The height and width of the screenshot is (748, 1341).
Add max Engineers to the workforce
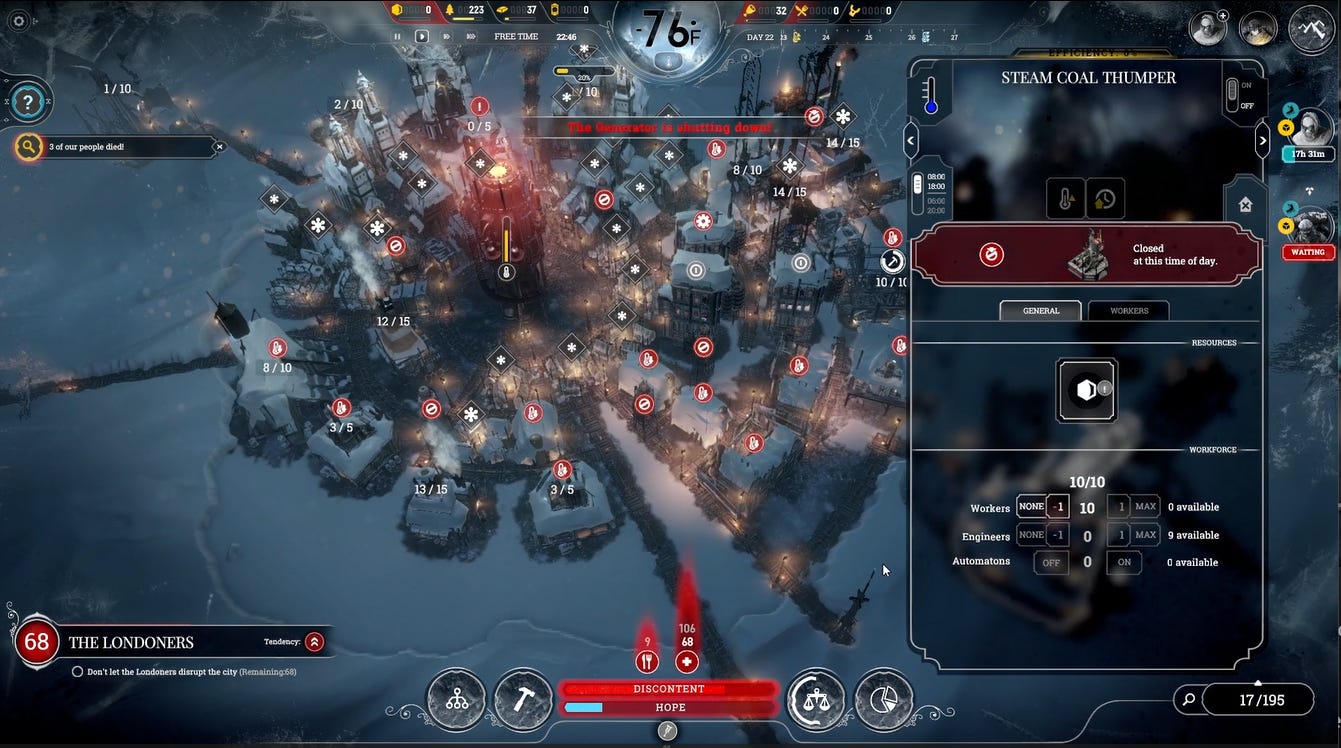(1145, 535)
